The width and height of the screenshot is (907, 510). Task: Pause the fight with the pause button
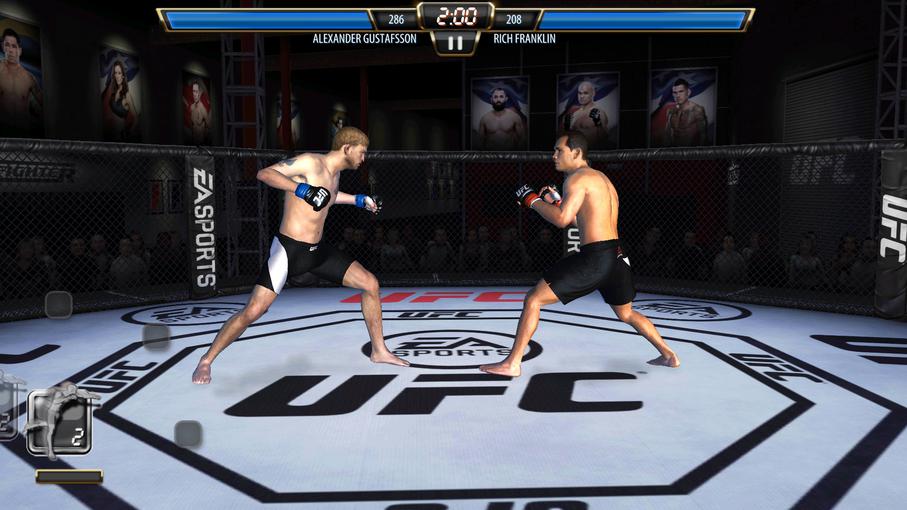[x=455, y=43]
